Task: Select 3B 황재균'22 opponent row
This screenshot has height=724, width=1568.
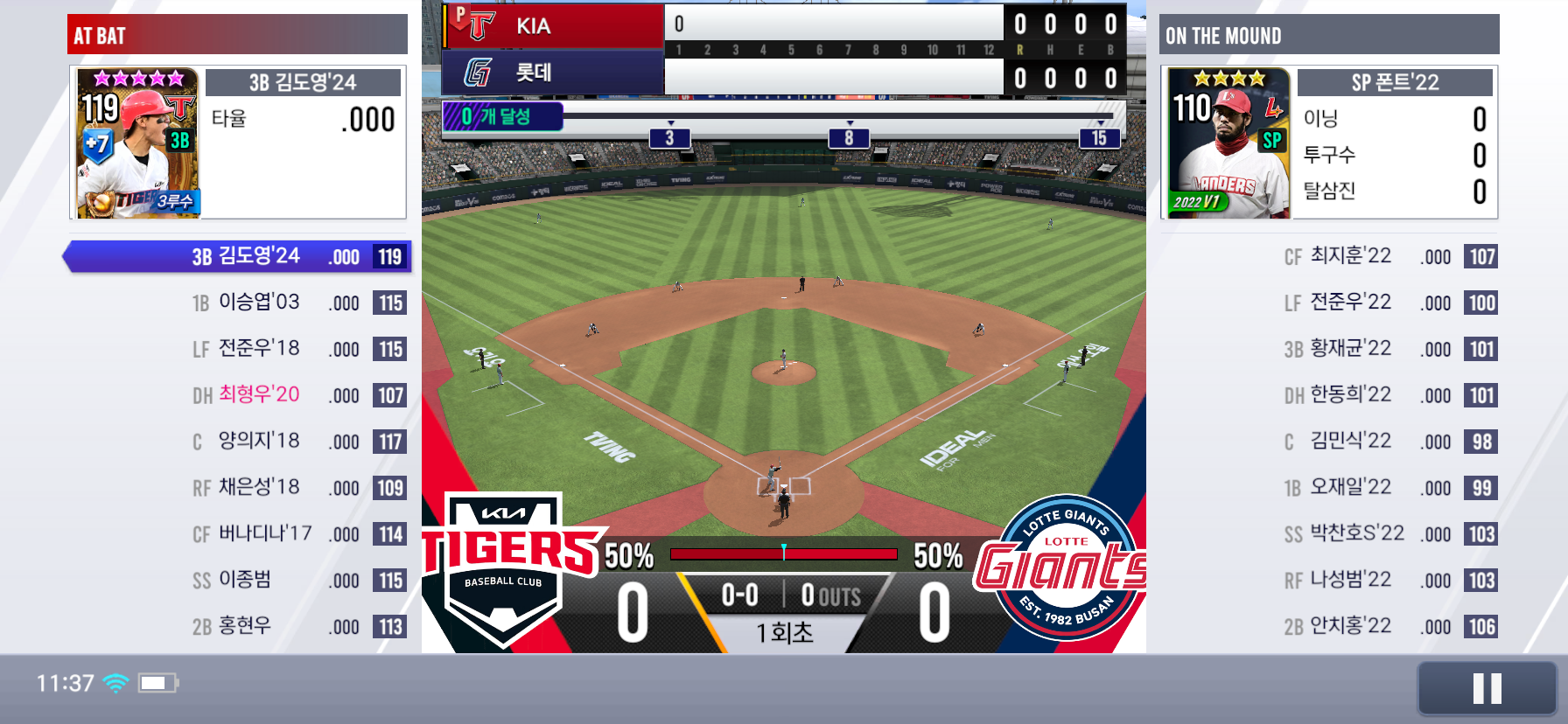Action: click(x=1389, y=349)
